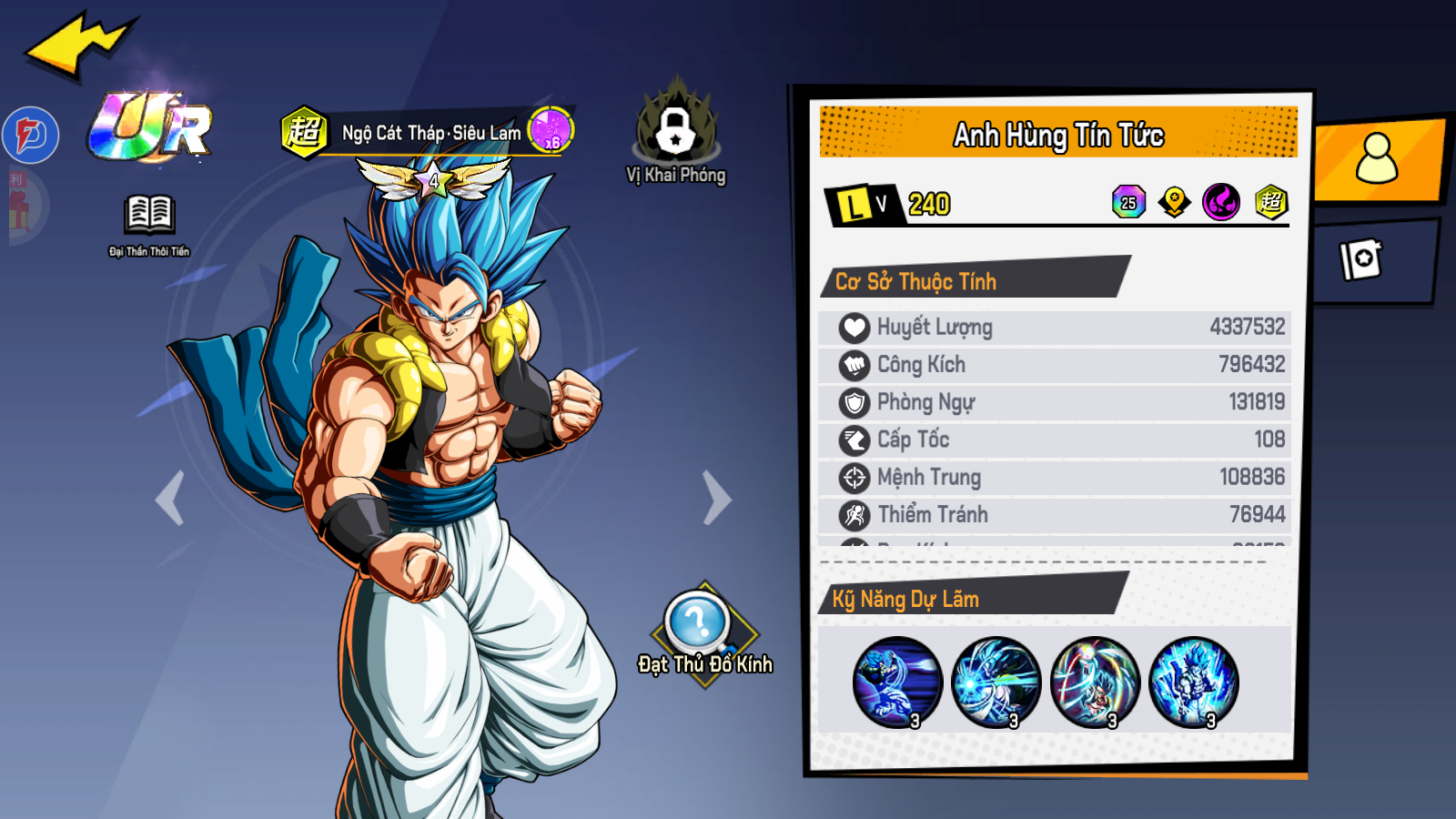
Task: Select the third skill preview icon
Action: 1095,682
